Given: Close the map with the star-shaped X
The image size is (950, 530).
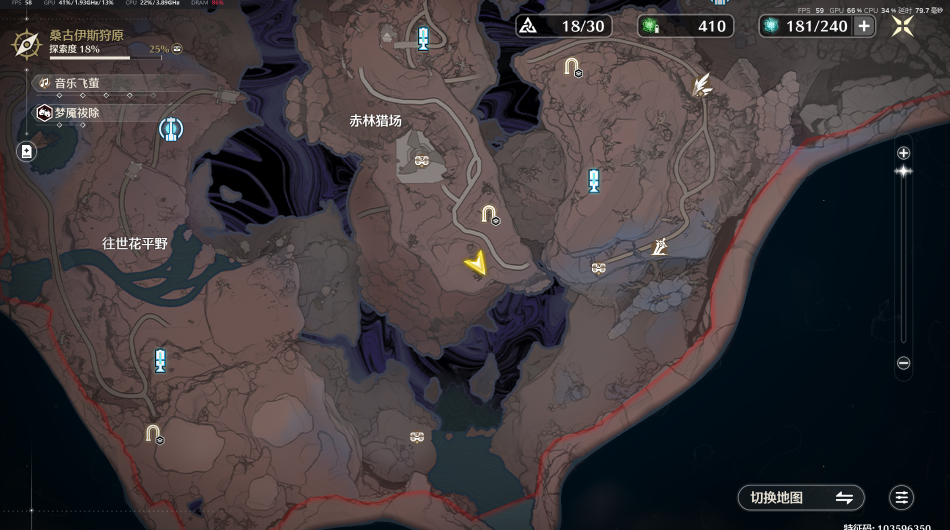Looking at the screenshot, I should 903,26.
